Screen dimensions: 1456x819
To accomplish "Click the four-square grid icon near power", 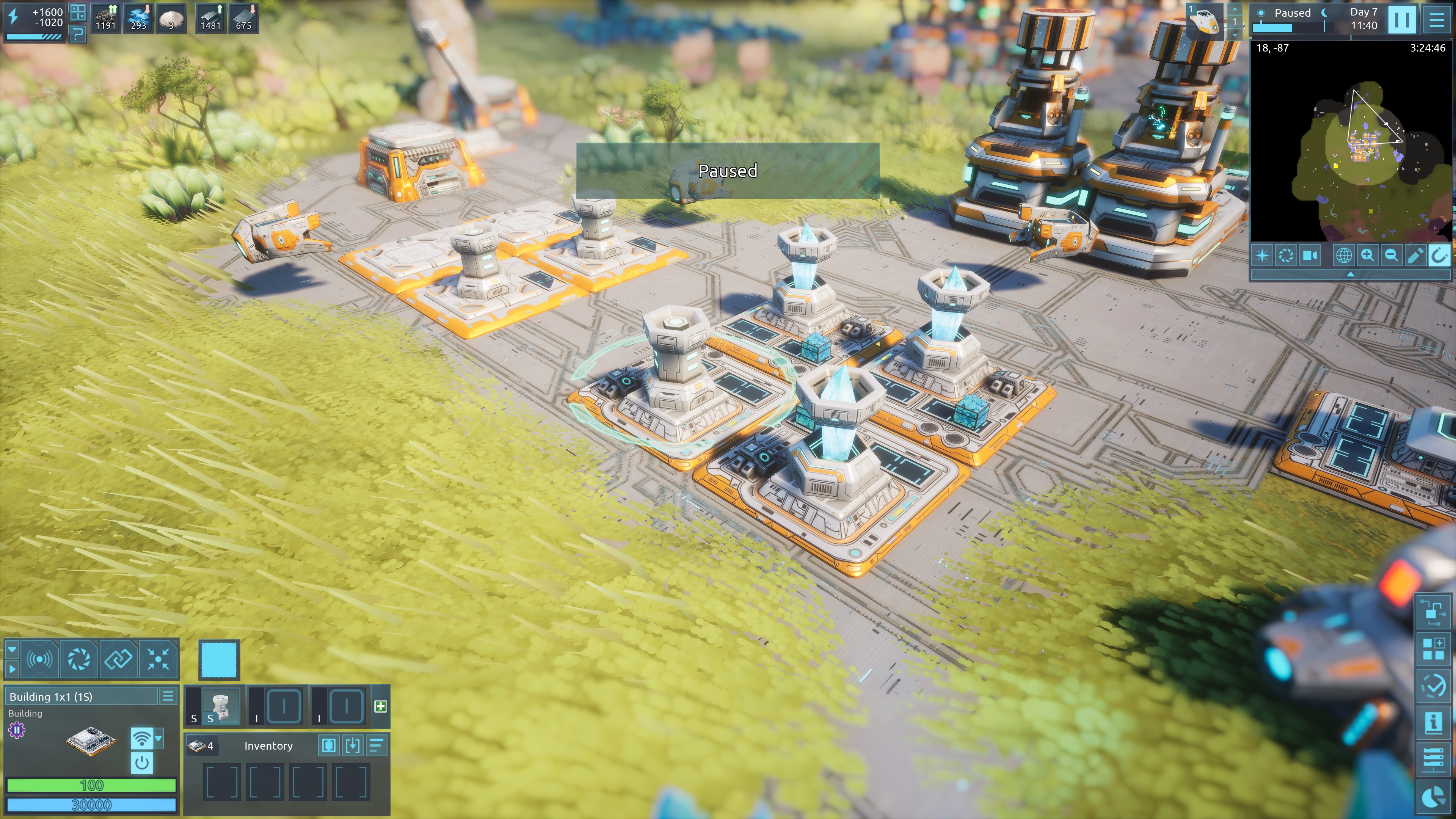I will pyautogui.click(x=77, y=12).
